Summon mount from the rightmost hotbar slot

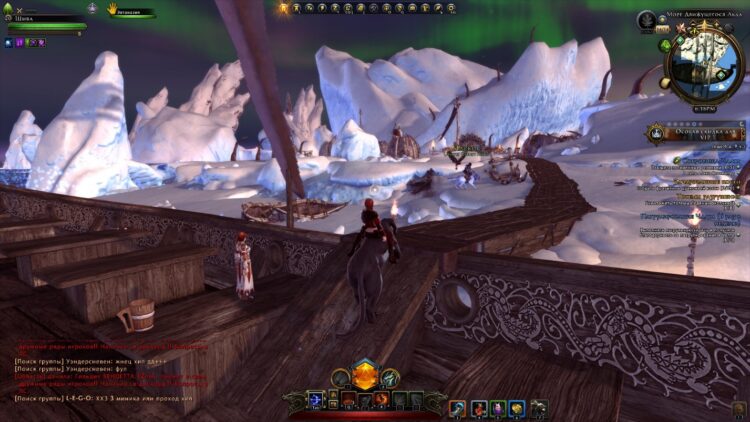pos(538,408)
